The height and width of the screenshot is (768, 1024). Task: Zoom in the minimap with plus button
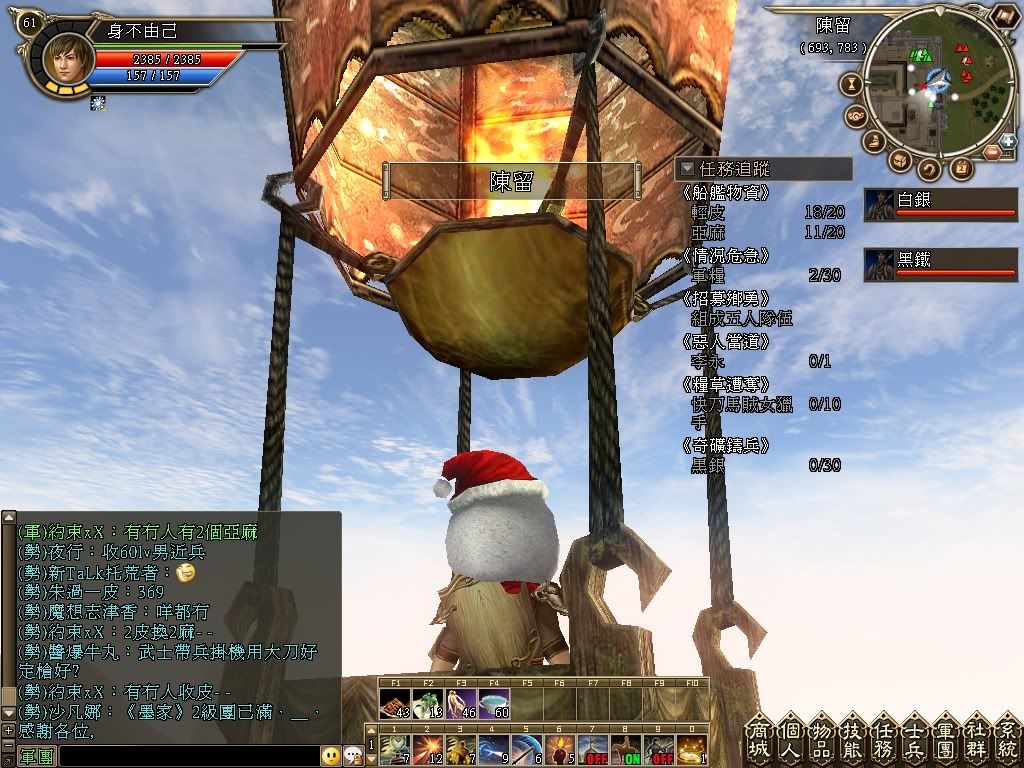(1008, 141)
